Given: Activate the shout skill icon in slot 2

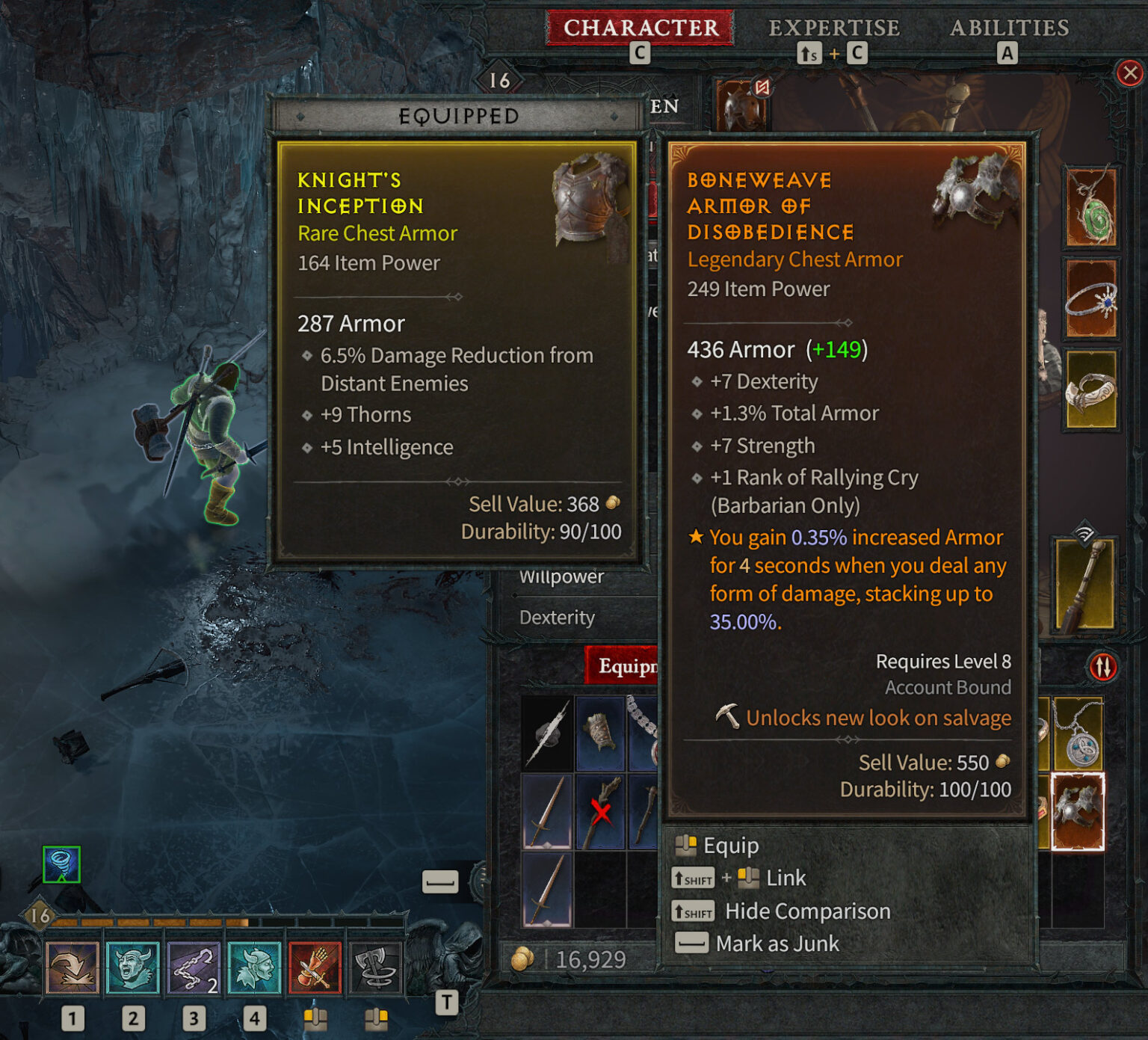Looking at the screenshot, I should pyautogui.click(x=134, y=968).
